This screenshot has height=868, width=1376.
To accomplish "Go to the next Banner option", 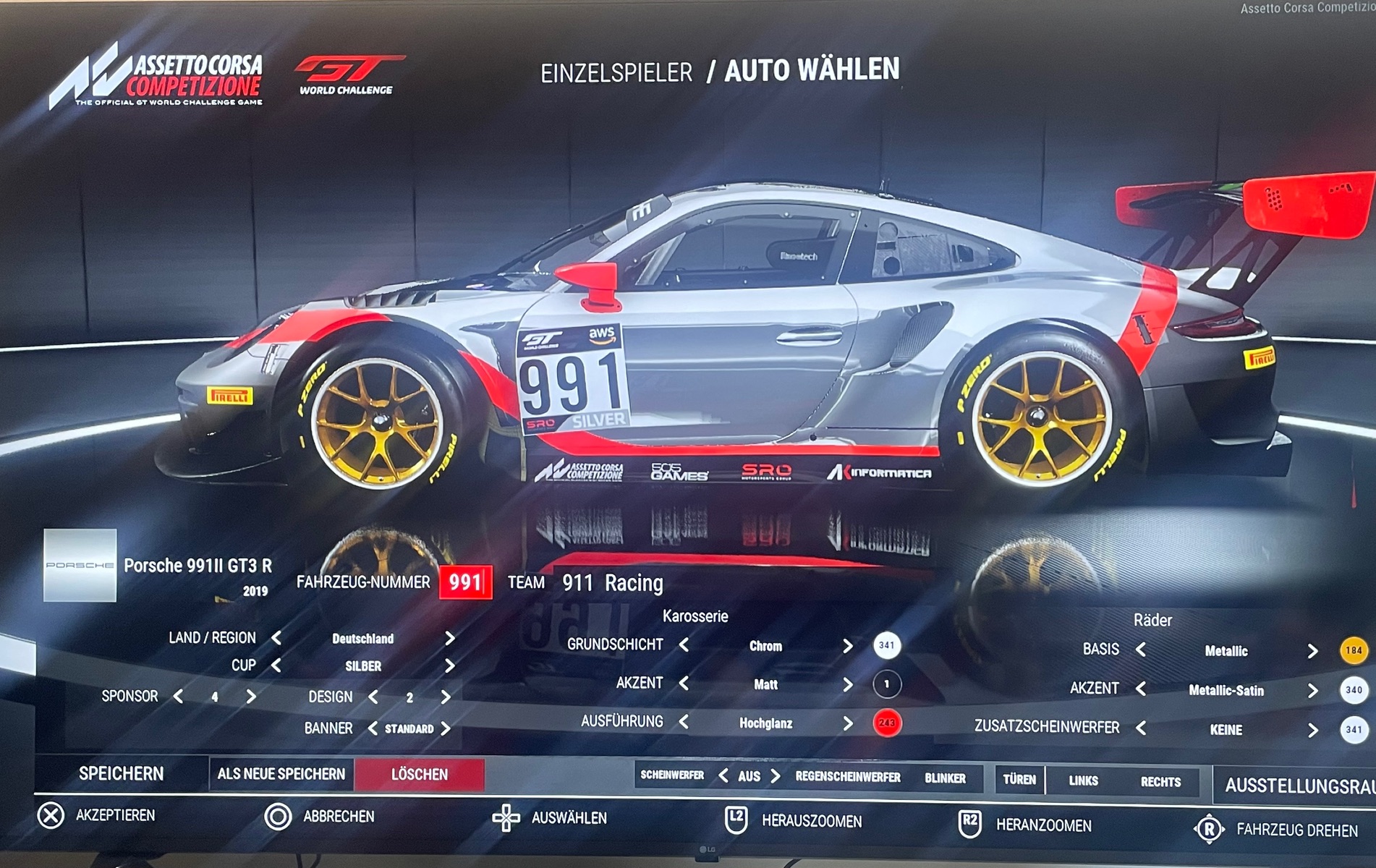I will pos(446,728).
